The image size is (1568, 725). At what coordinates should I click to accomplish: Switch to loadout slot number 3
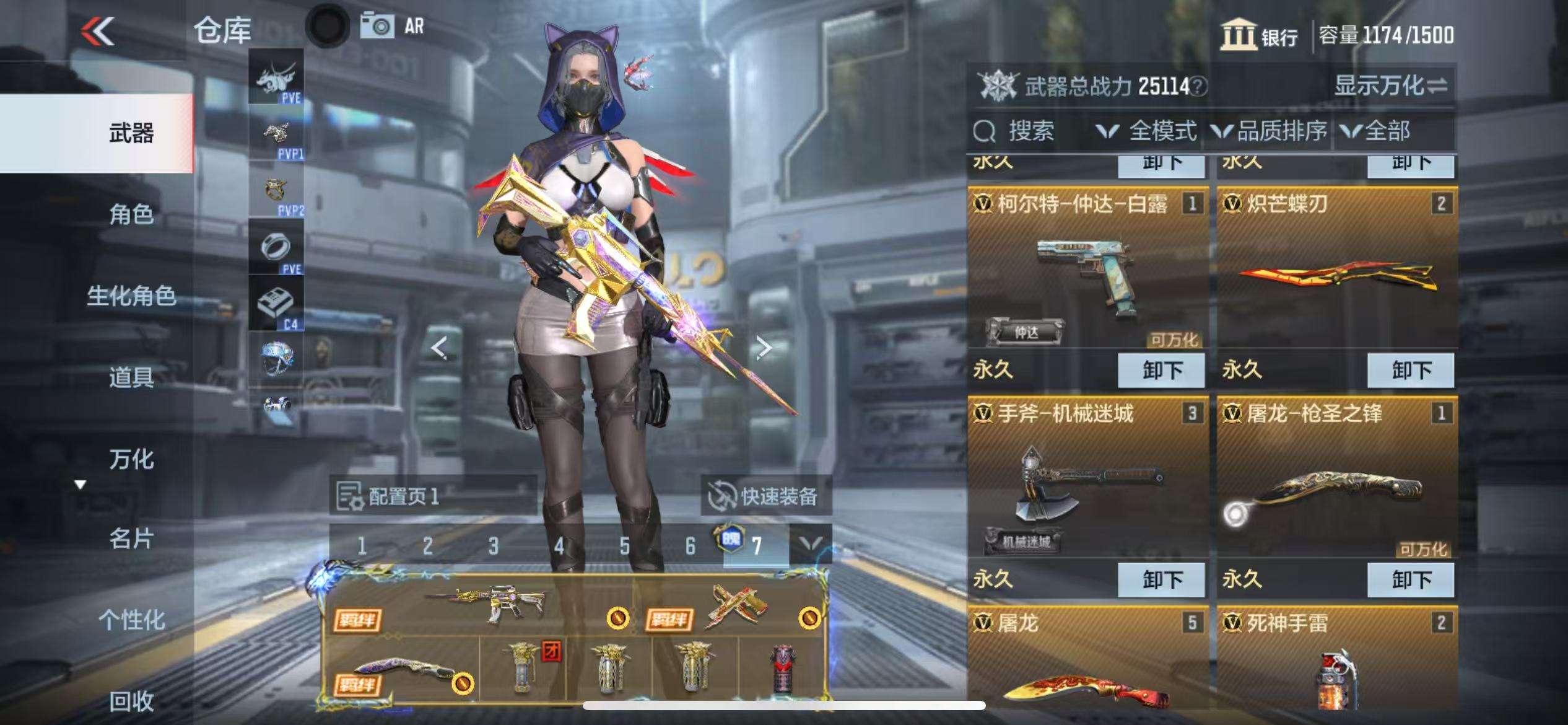point(493,546)
